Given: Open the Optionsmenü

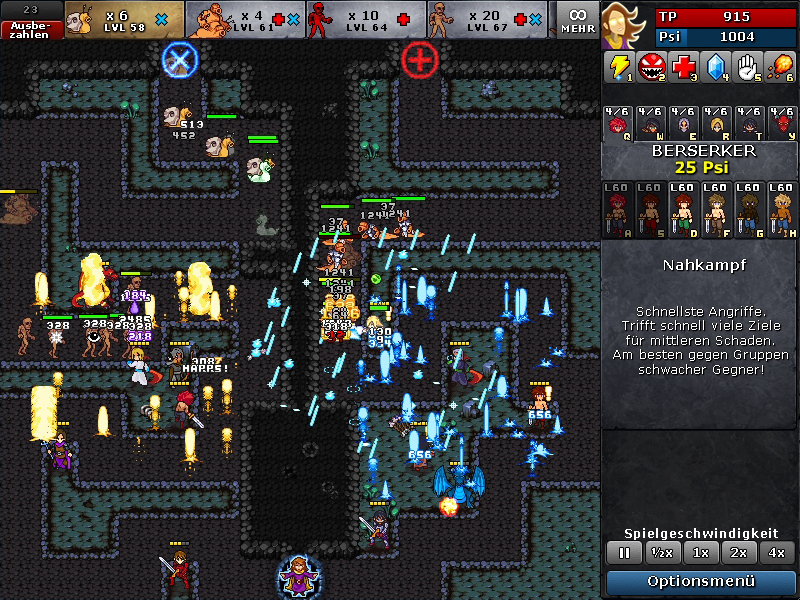Looking at the screenshot, I should point(701,582).
